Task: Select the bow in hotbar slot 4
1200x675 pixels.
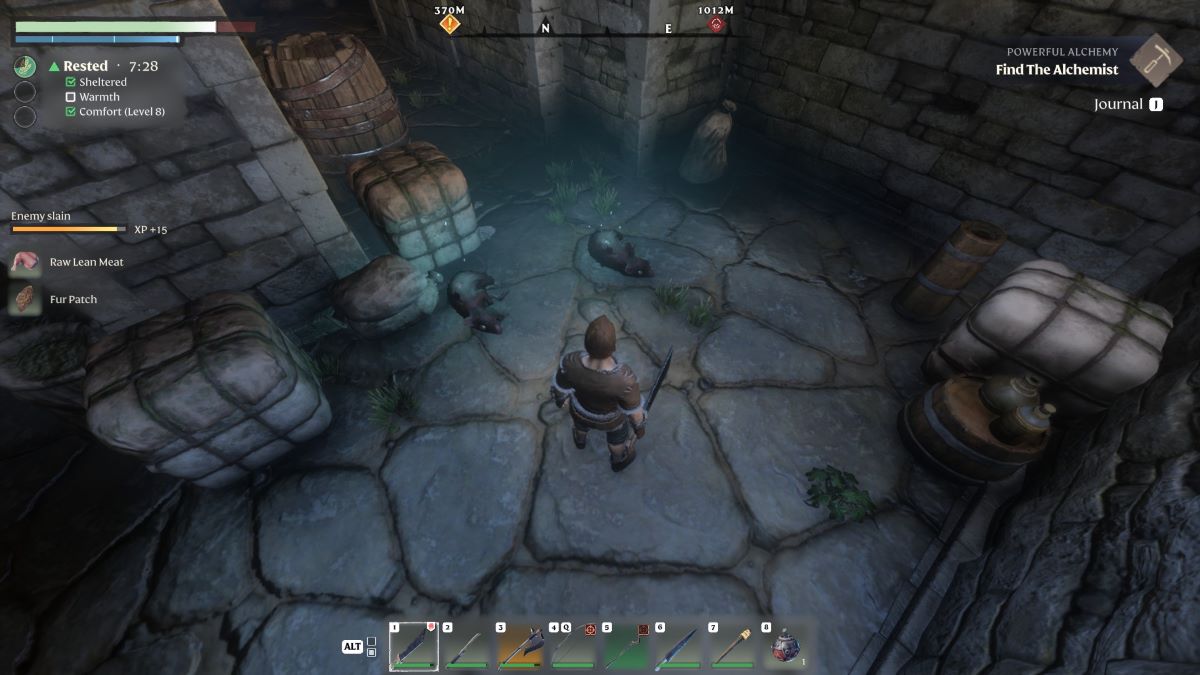Action: [x=573, y=647]
